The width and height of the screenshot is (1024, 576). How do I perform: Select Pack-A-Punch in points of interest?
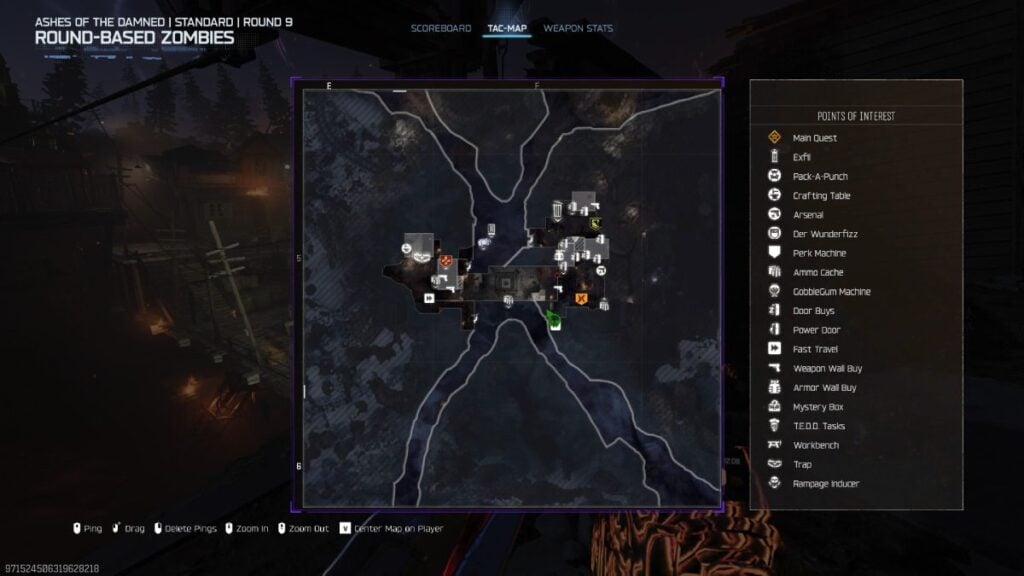click(820, 176)
